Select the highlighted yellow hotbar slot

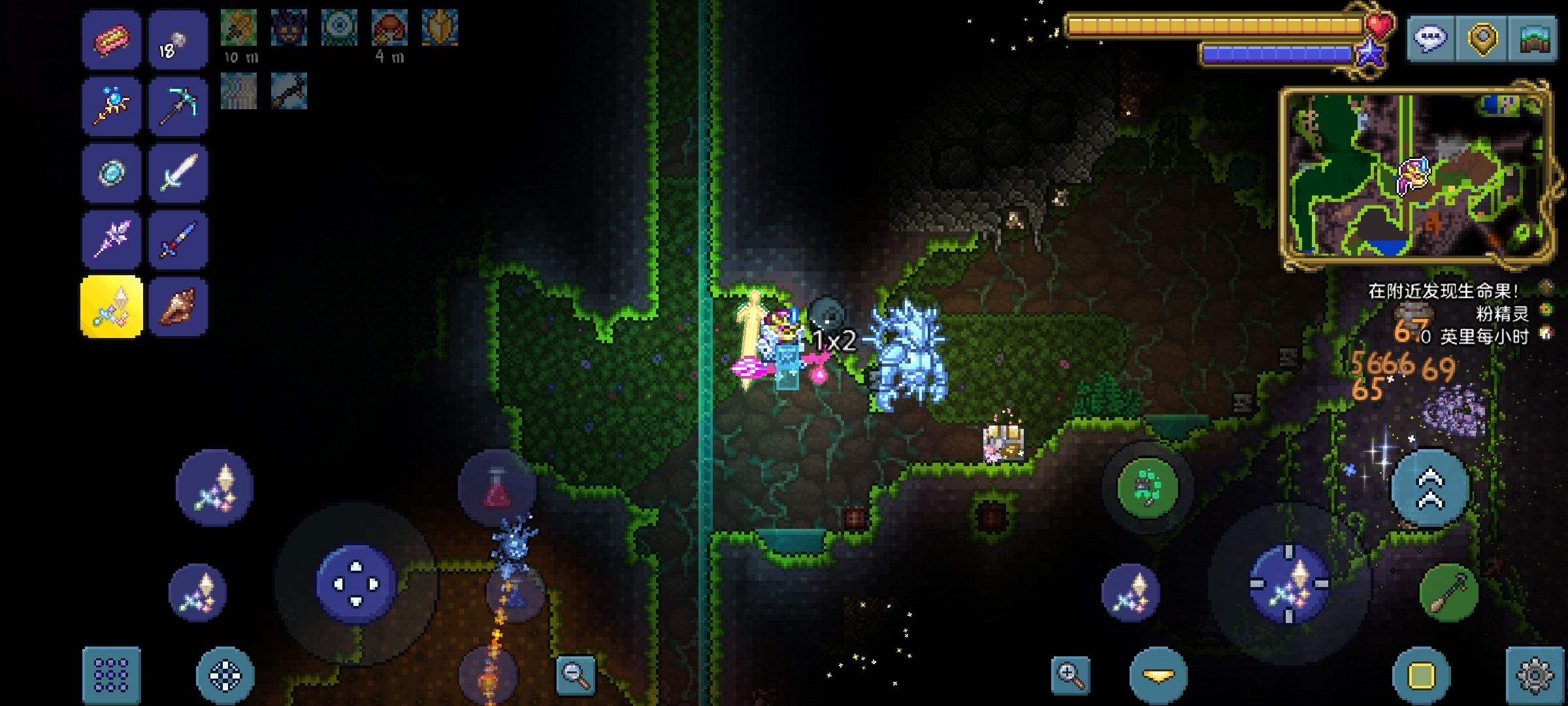[111, 307]
